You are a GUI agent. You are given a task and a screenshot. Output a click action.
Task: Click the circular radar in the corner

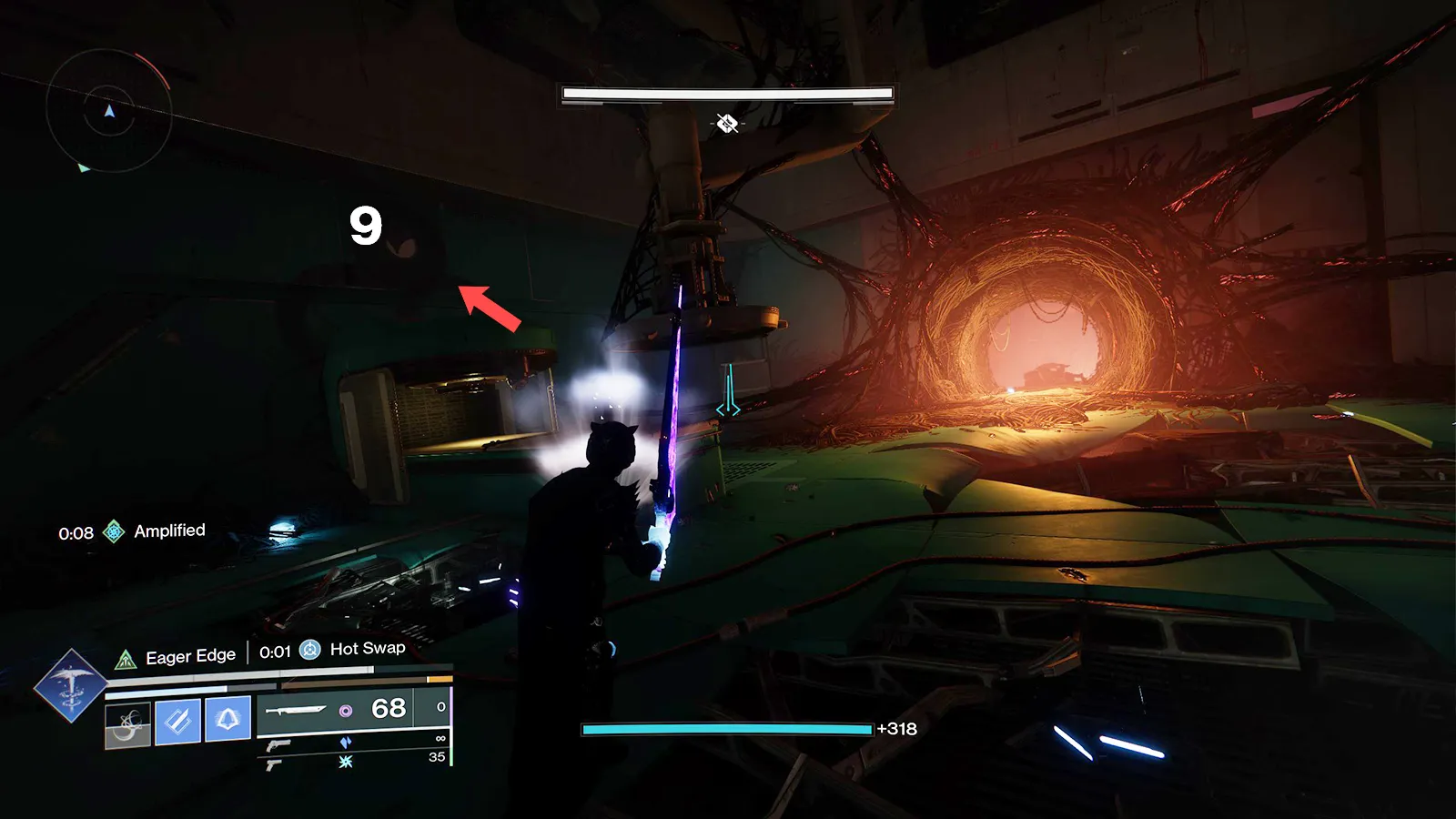pyautogui.click(x=109, y=111)
